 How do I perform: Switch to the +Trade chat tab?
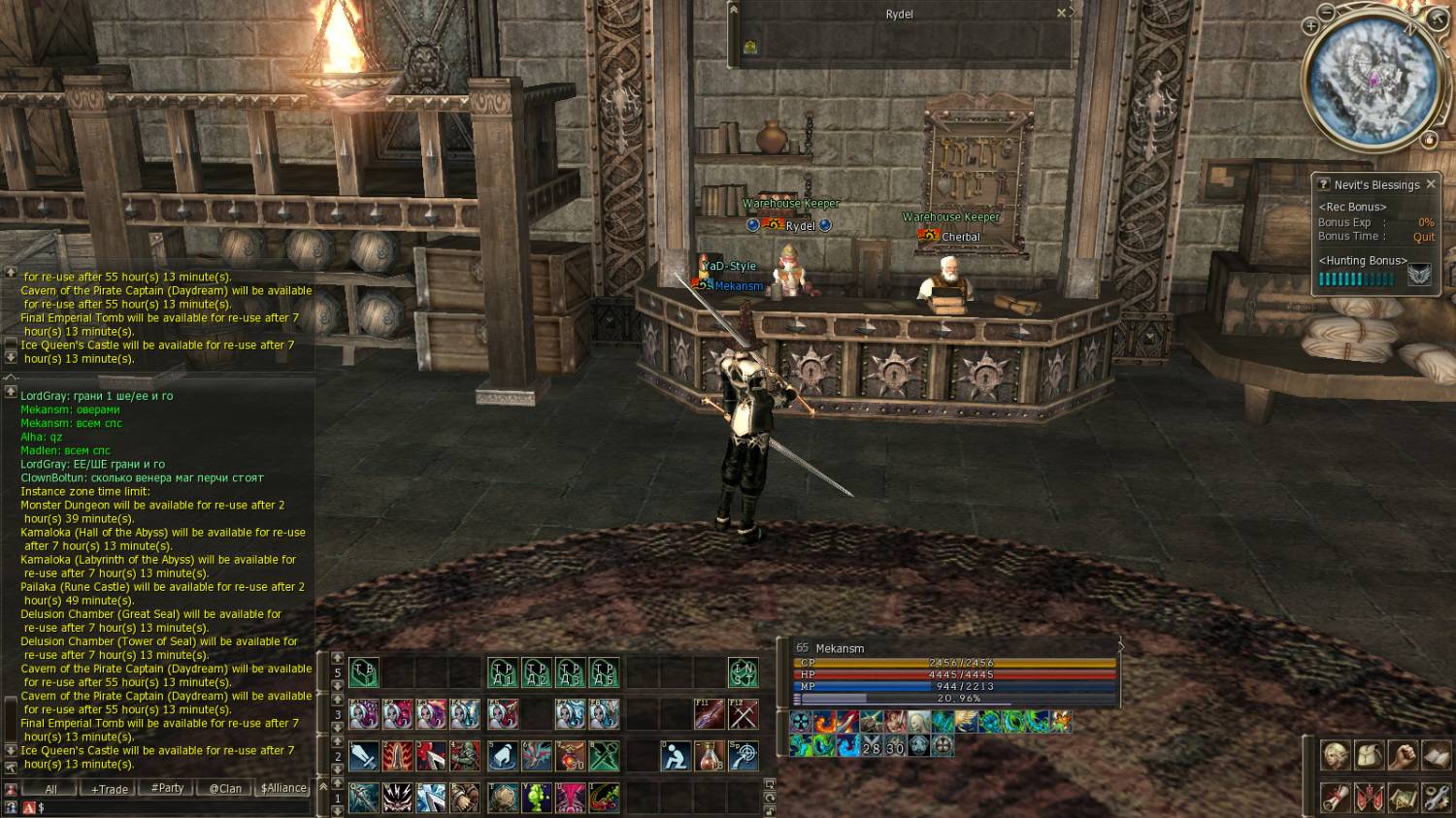(109, 789)
